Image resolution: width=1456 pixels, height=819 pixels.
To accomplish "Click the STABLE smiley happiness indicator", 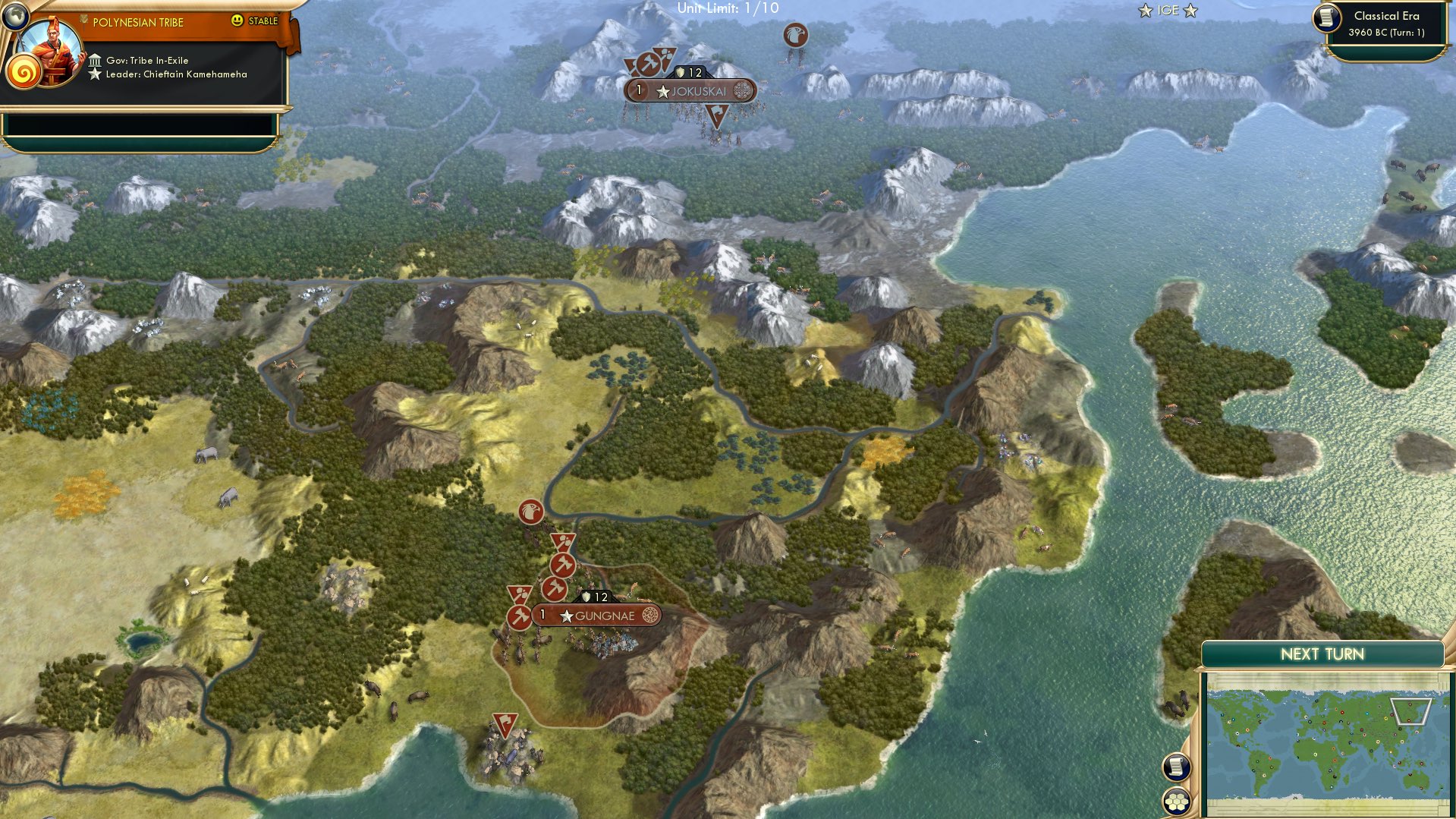I will tap(239, 21).
